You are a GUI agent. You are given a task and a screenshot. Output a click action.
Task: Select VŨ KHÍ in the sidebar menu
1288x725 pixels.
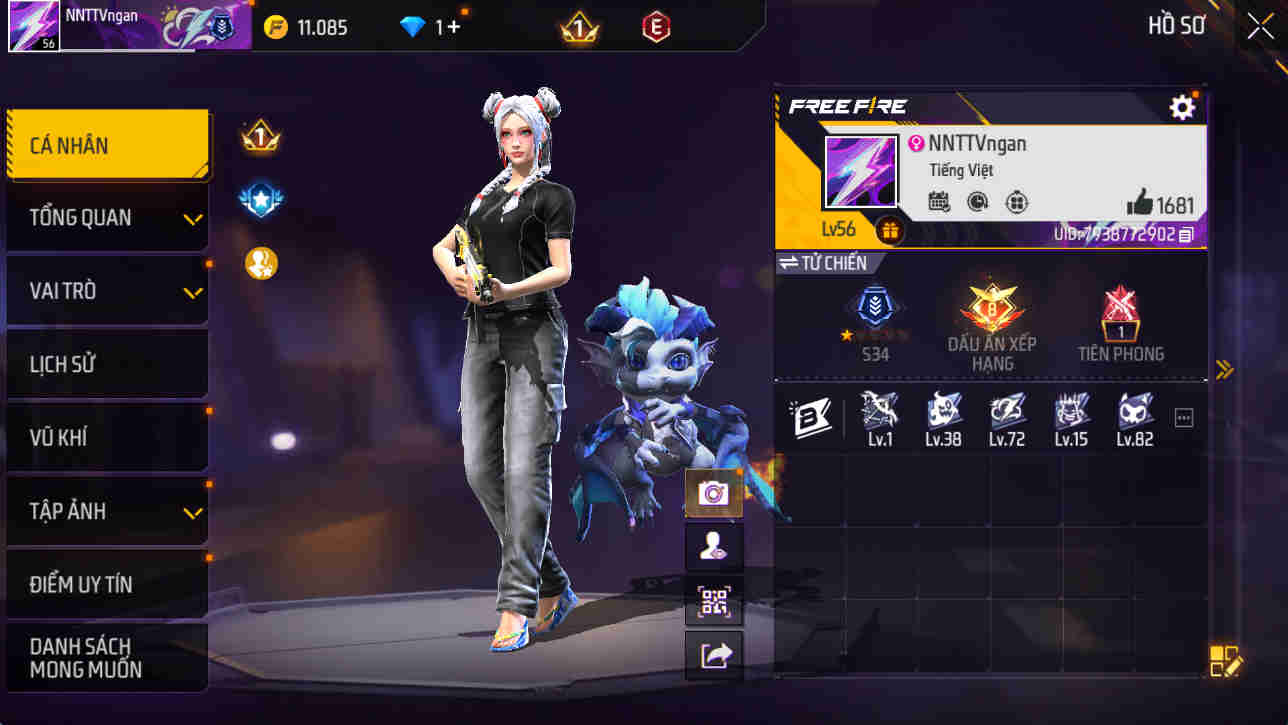(107, 437)
